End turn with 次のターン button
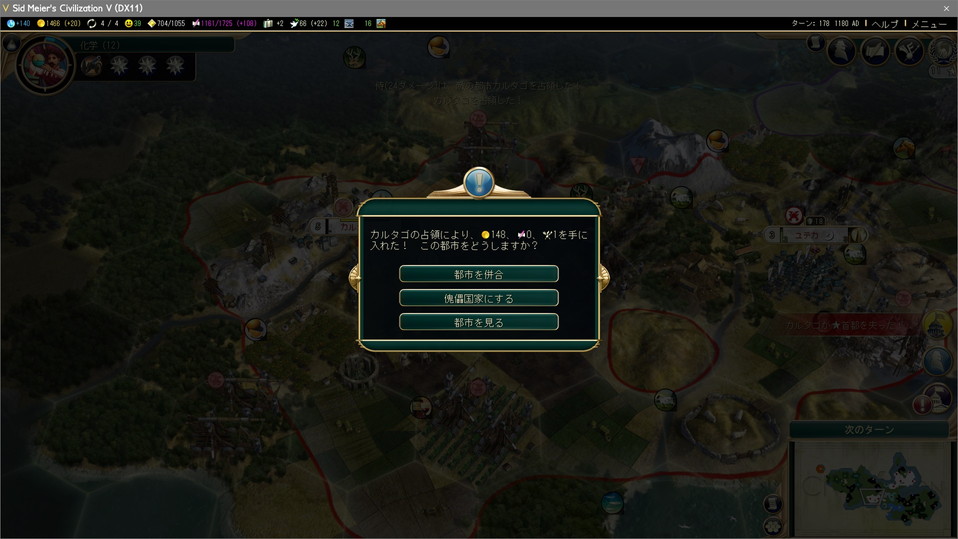958x539 pixels. point(868,429)
